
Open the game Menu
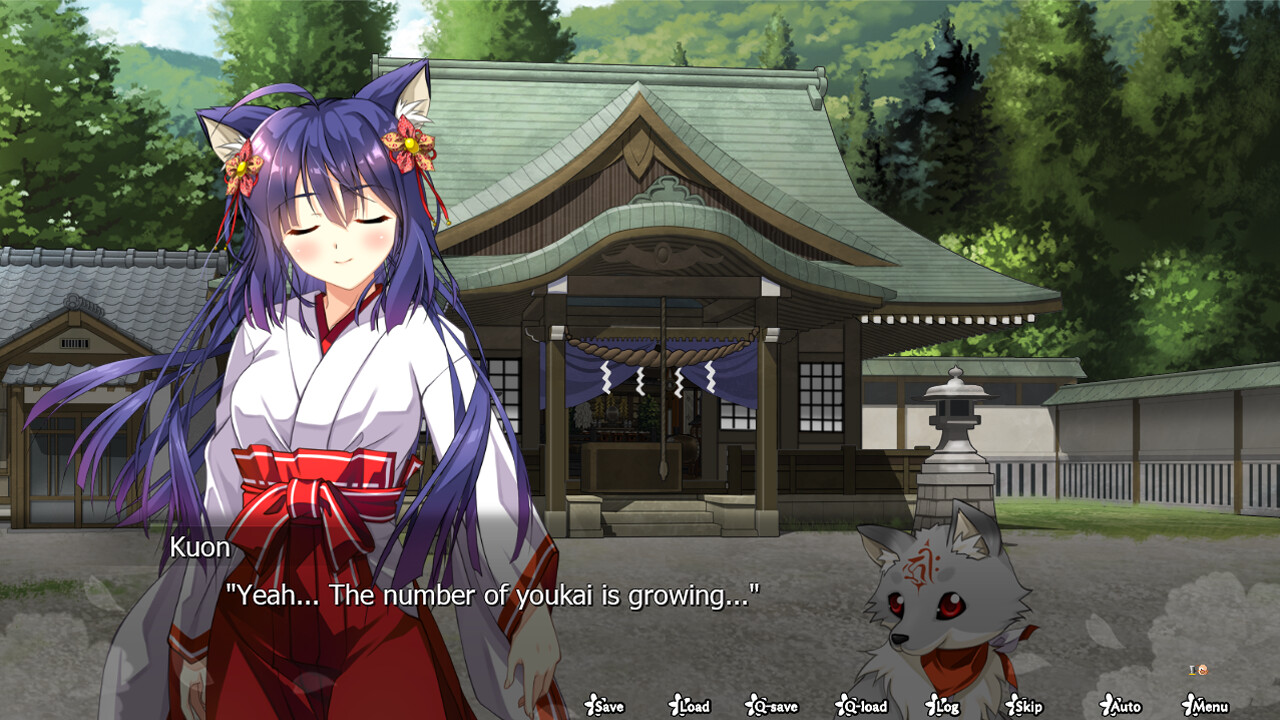coord(1208,706)
